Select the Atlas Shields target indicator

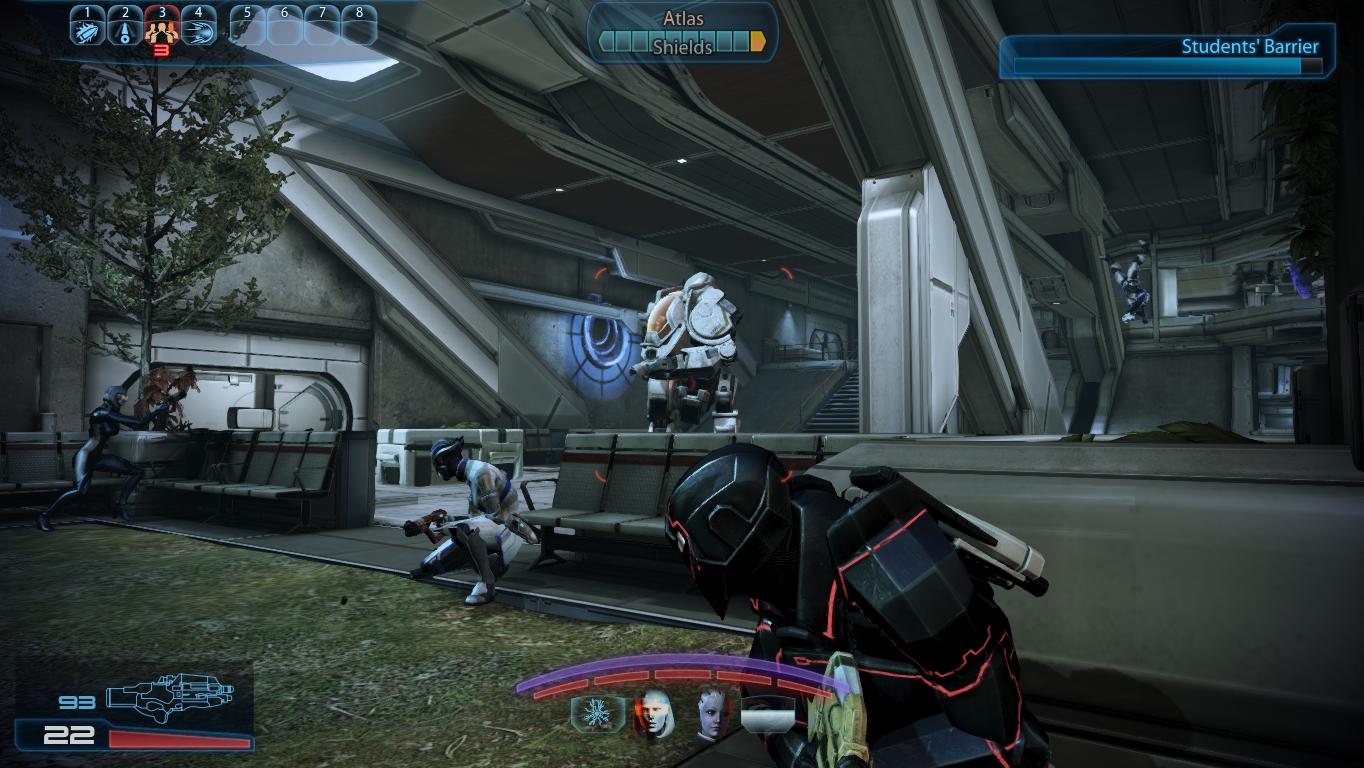[683, 33]
